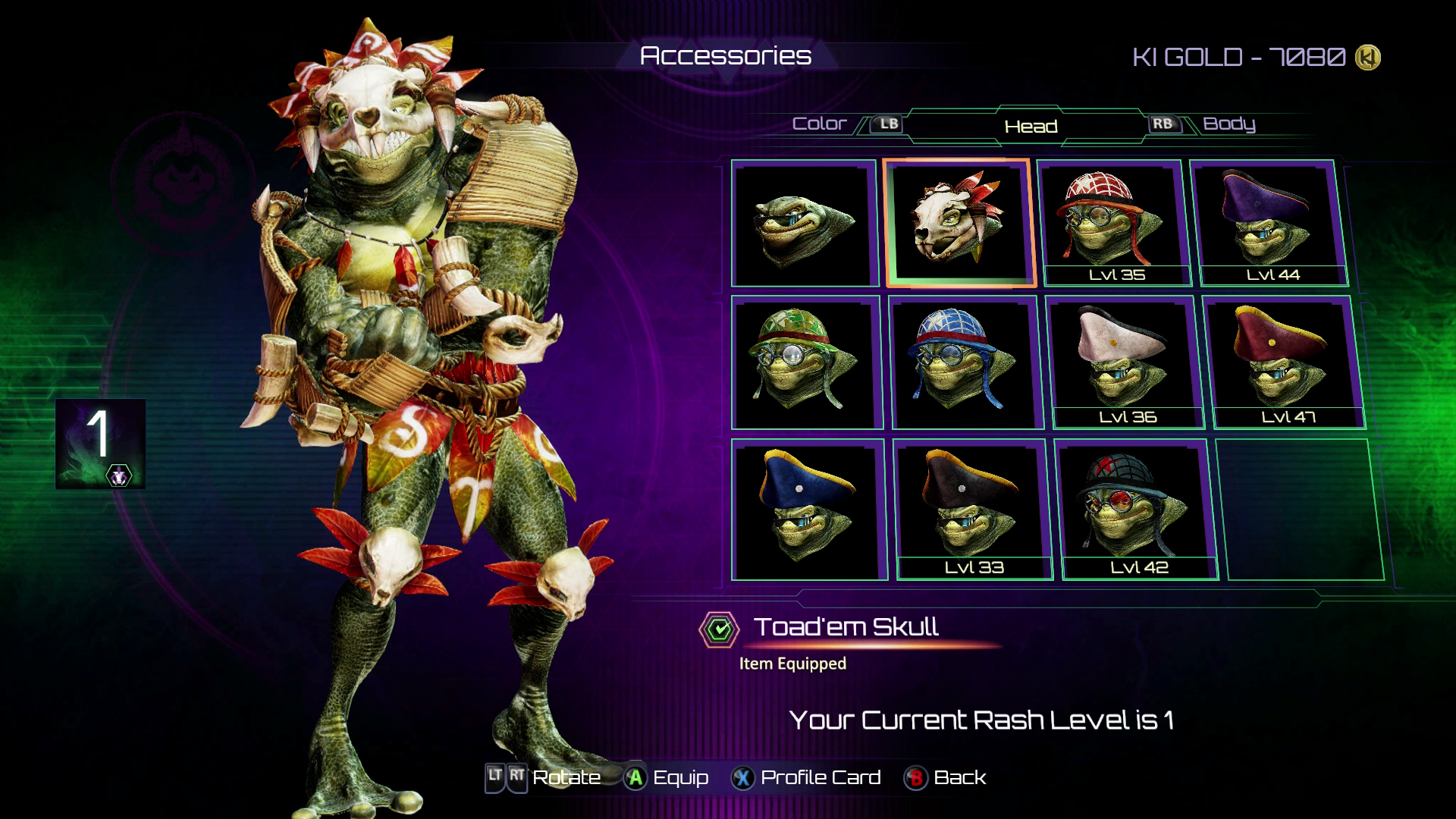Go Back from the Accessories screen

pyautogui.click(x=946, y=778)
